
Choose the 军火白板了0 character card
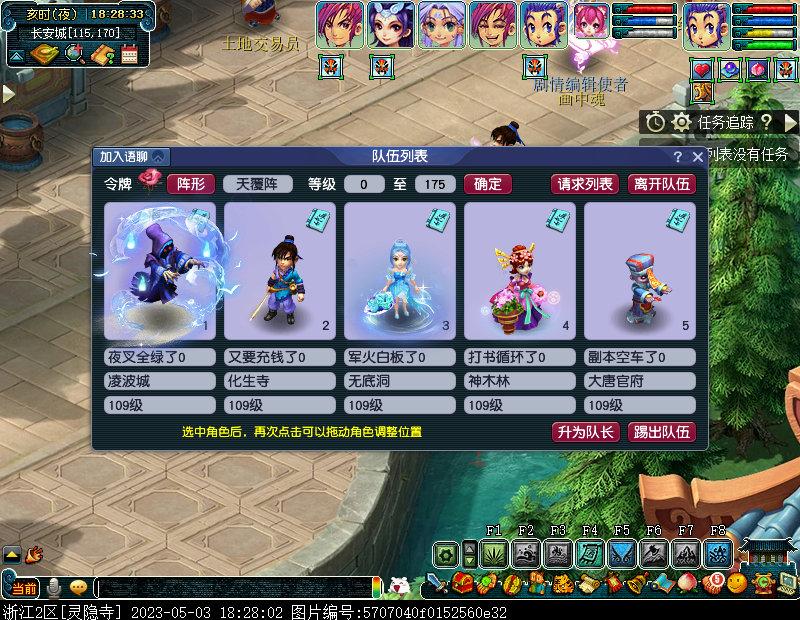[399, 270]
